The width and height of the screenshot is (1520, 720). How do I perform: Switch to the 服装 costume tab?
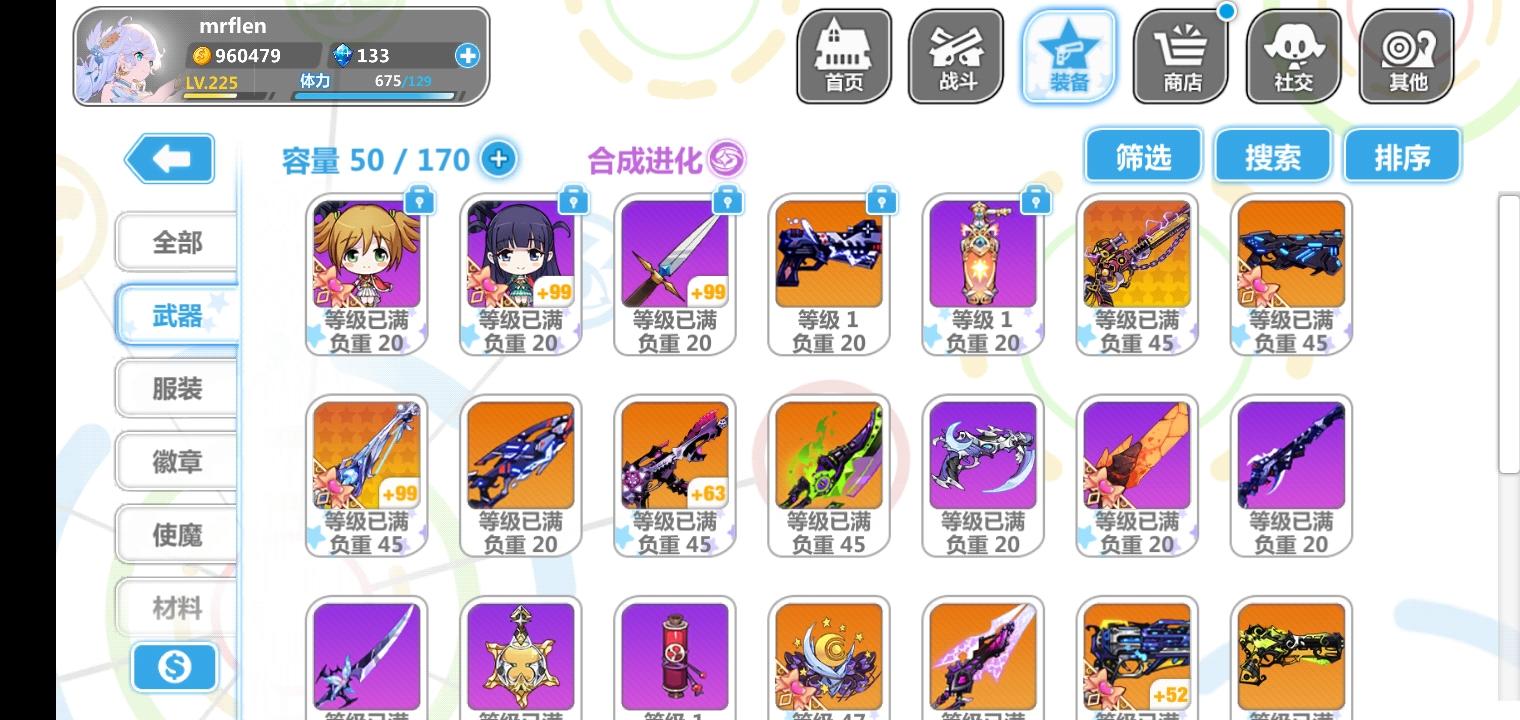[x=176, y=388]
